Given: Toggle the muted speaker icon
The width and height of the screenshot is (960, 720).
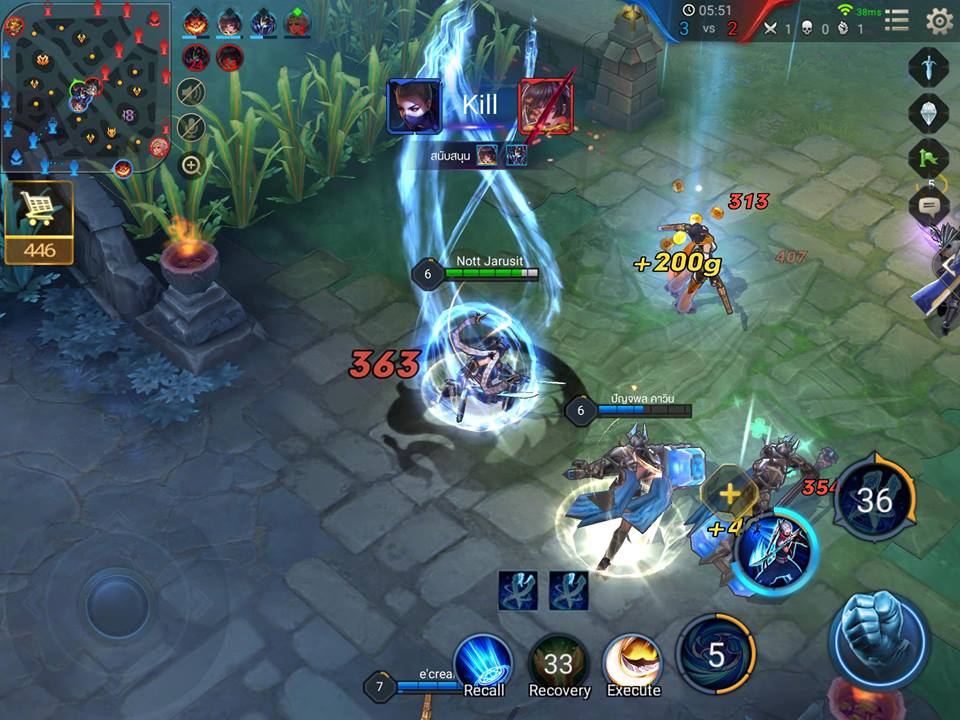Looking at the screenshot, I should 191,93.
